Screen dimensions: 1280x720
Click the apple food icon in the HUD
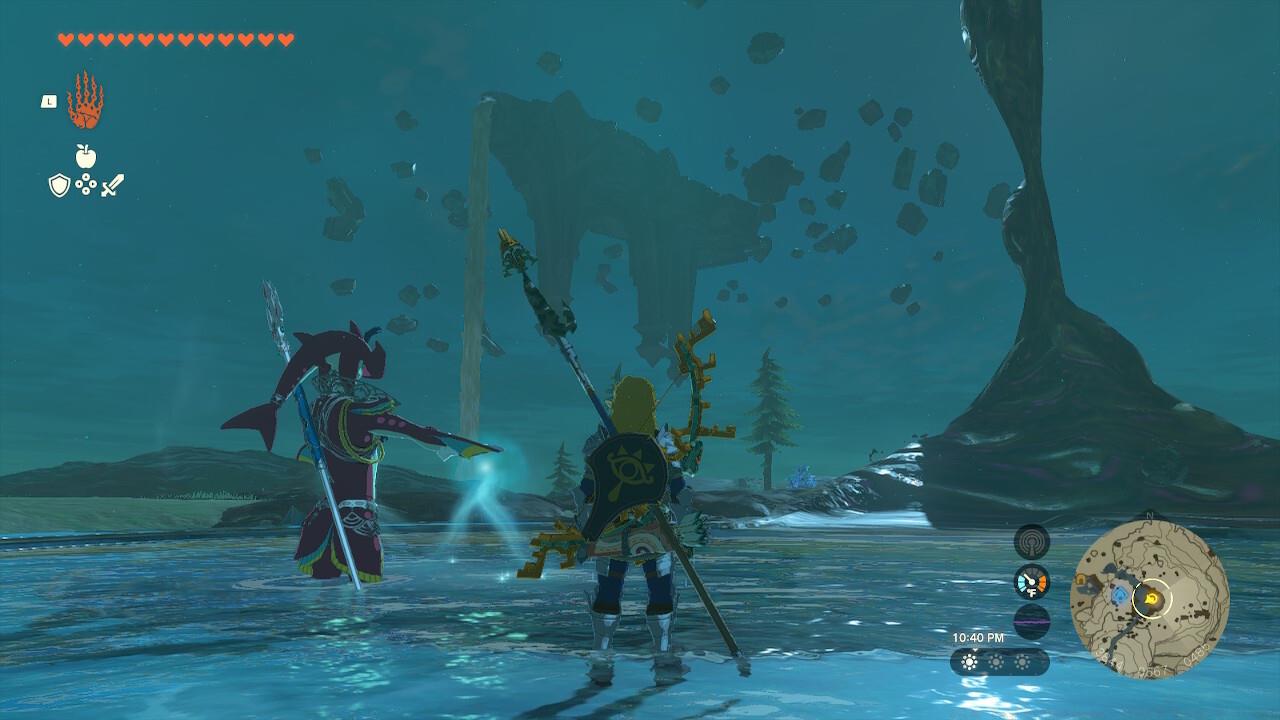tap(86, 156)
